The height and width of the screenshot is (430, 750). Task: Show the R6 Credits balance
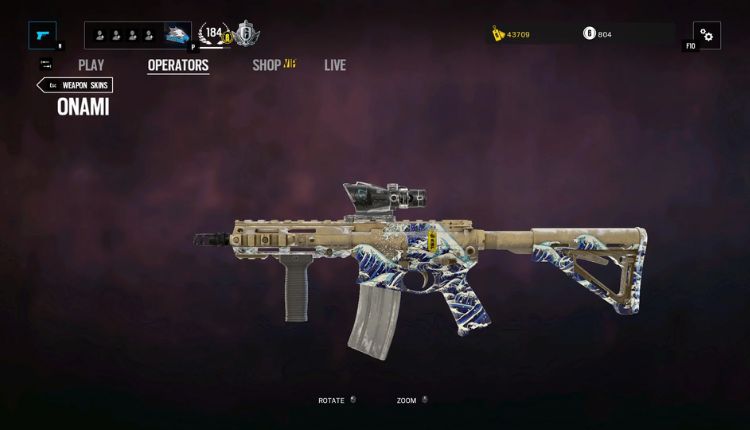(x=598, y=35)
